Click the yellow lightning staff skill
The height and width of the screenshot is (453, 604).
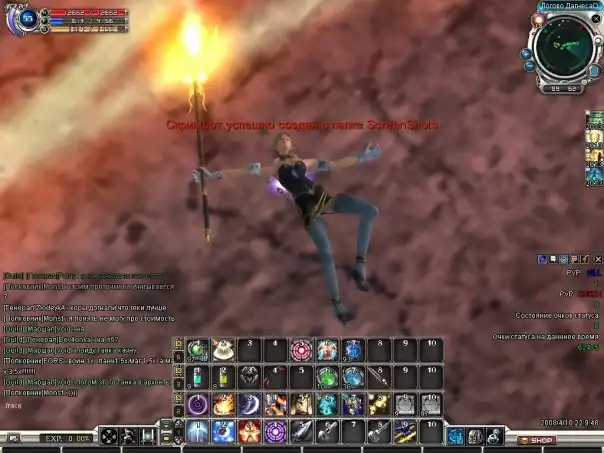[x=405, y=431]
